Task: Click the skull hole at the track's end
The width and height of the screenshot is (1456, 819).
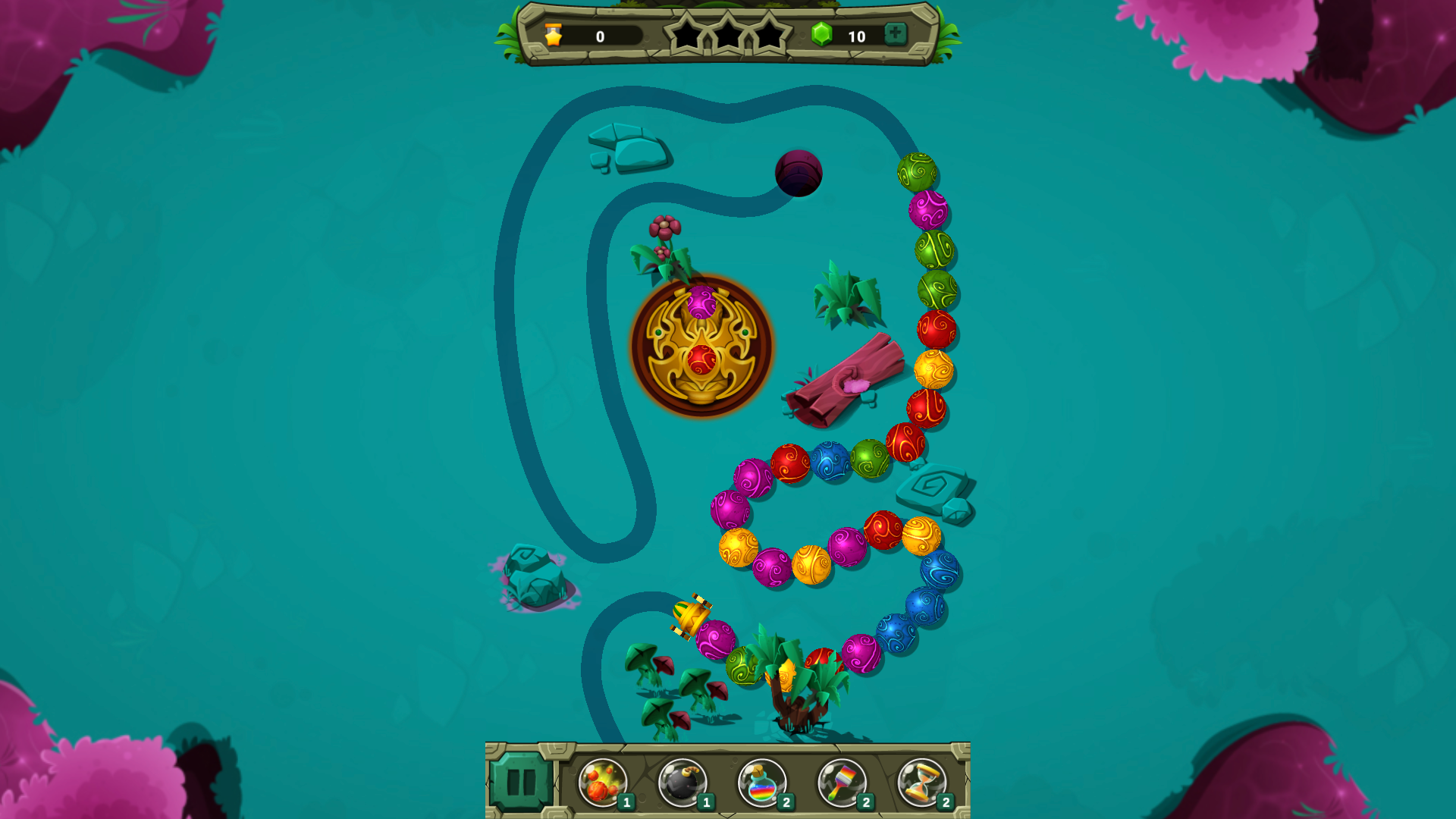Action: pos(797,174)
